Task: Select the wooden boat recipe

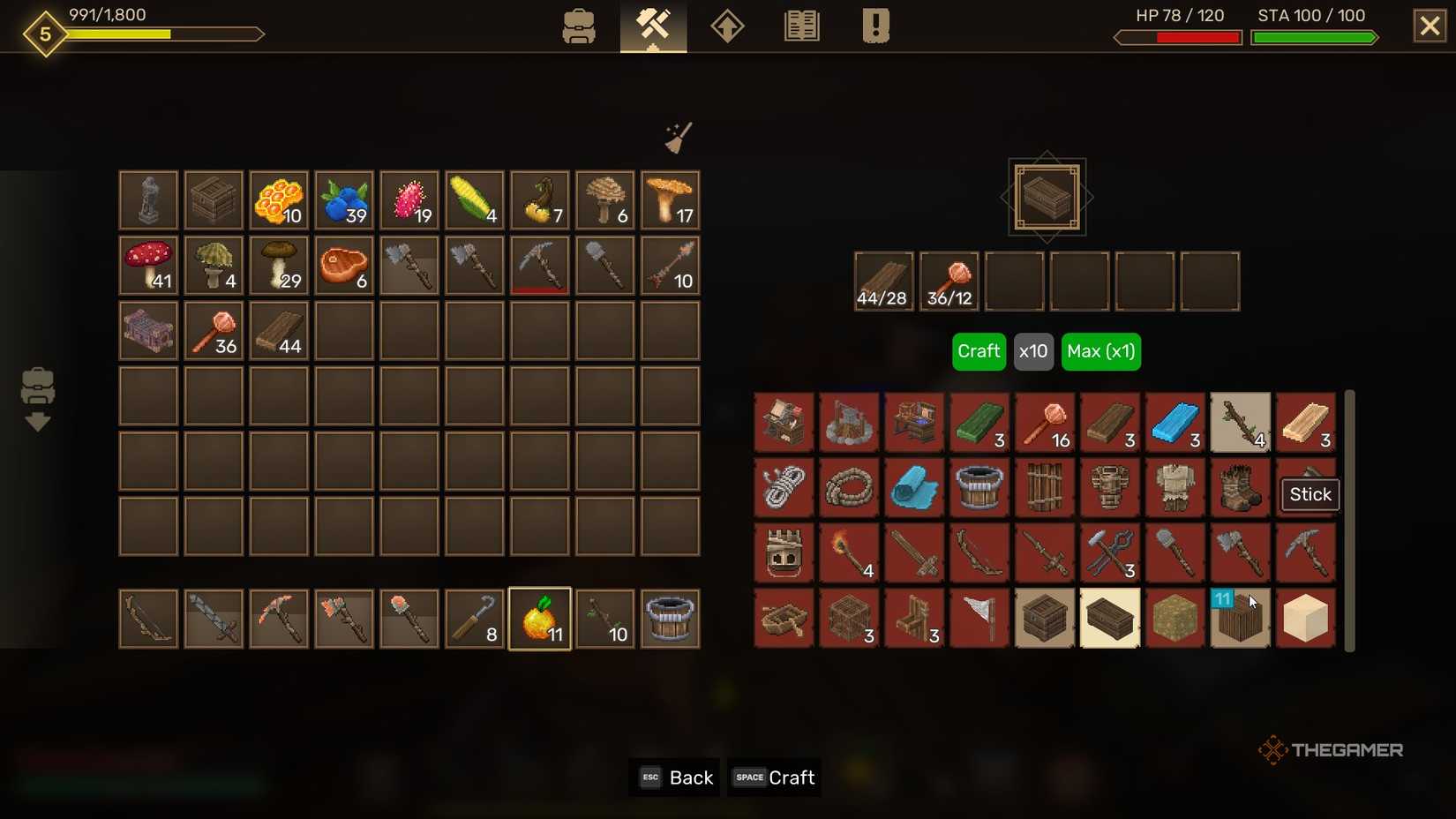Action: pos(784,618)
